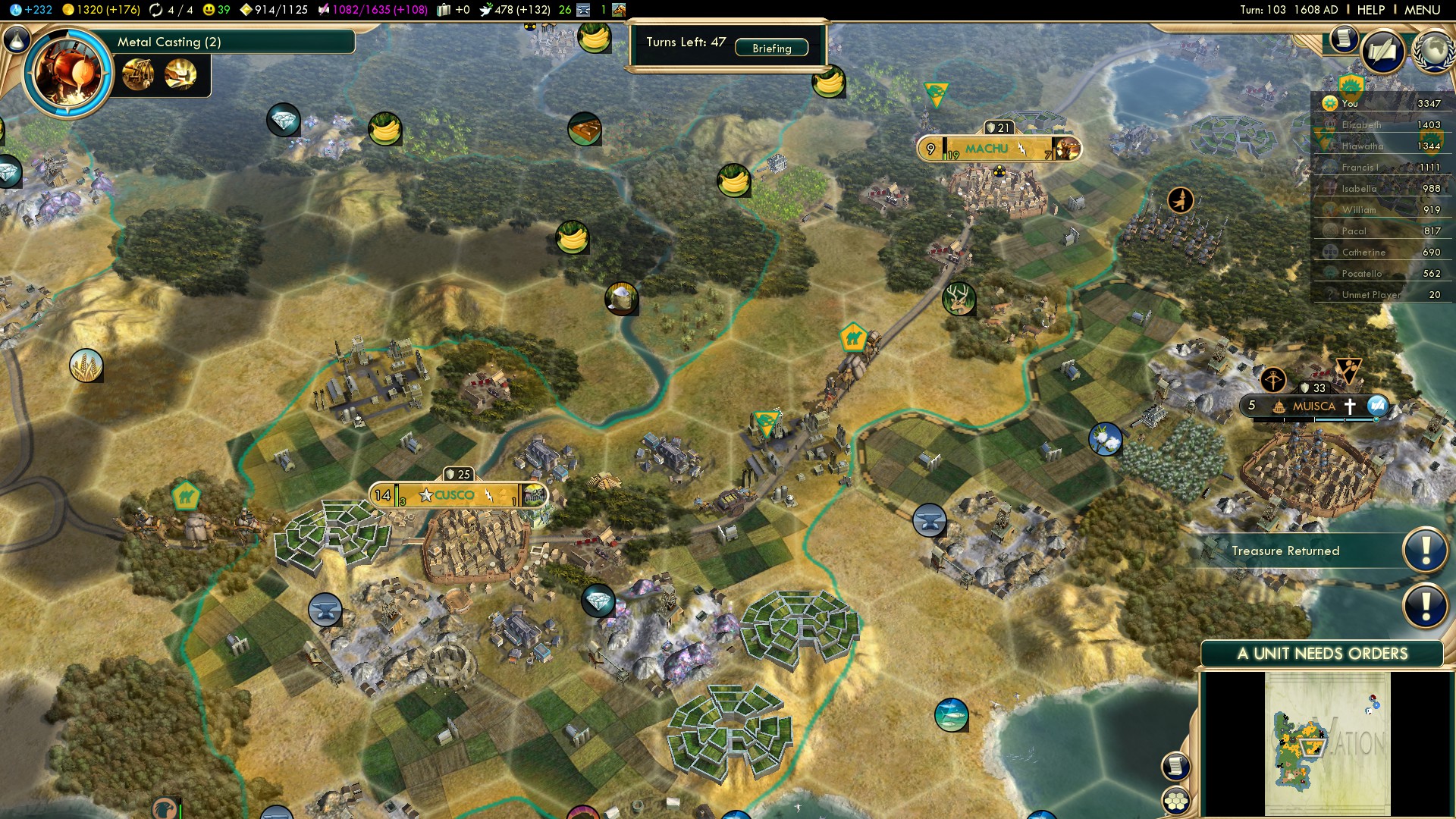Open the science flask tech tree button
Image resolution: width=1456 pixels, height=819 pixels.
17,39
